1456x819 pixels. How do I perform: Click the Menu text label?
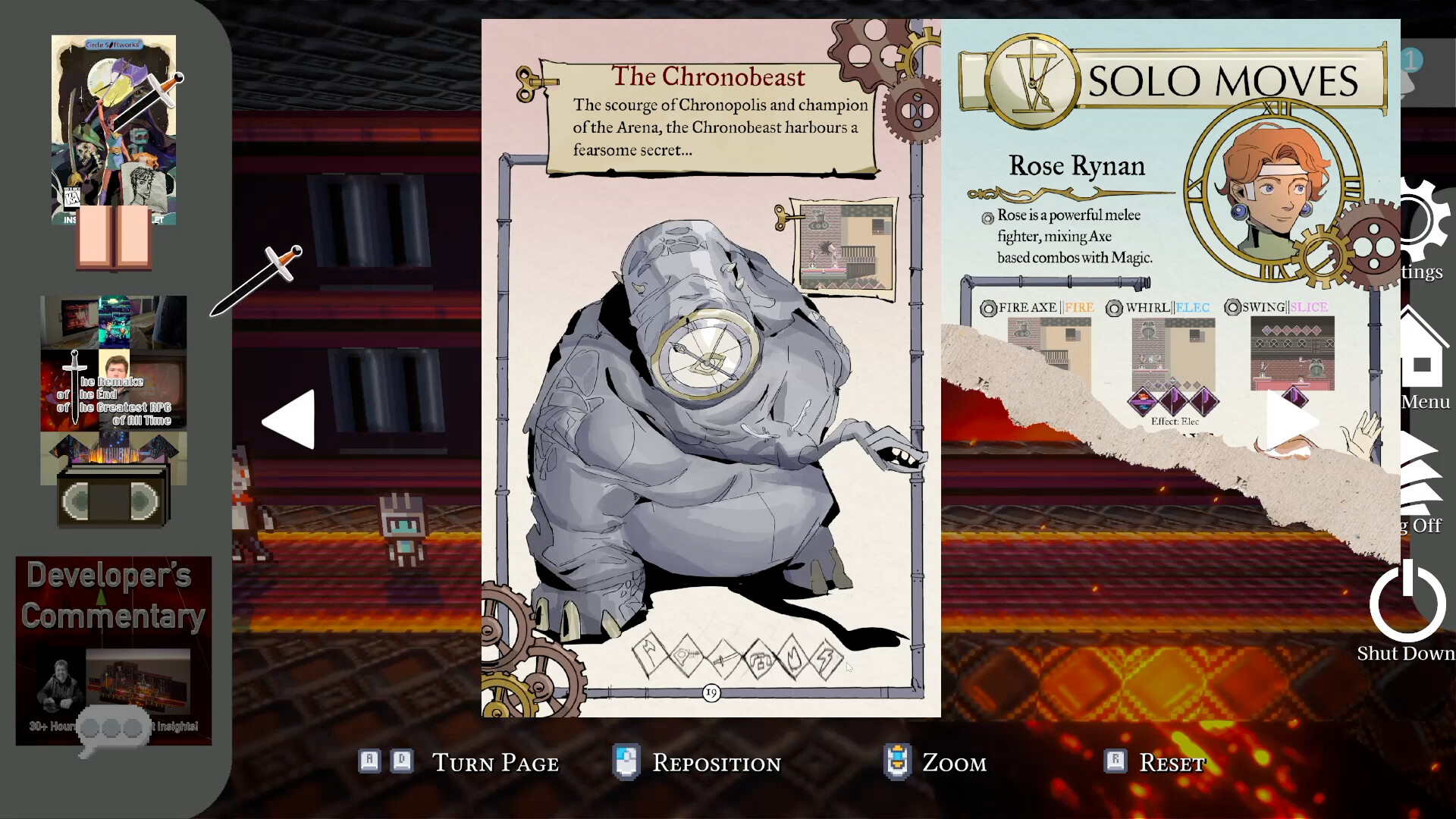point(1425,403)
